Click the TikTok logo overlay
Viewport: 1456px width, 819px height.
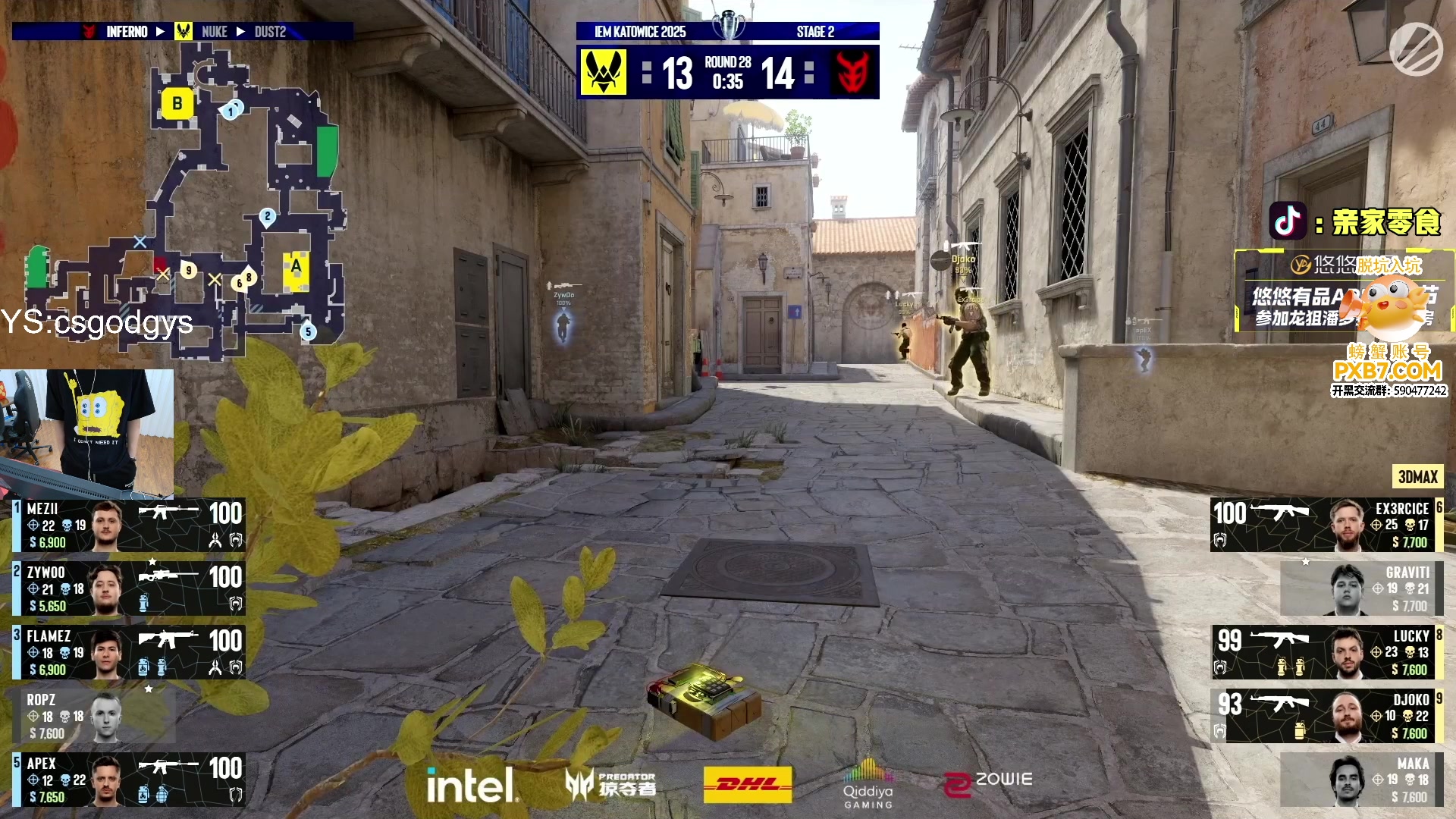pos(1287,221)
